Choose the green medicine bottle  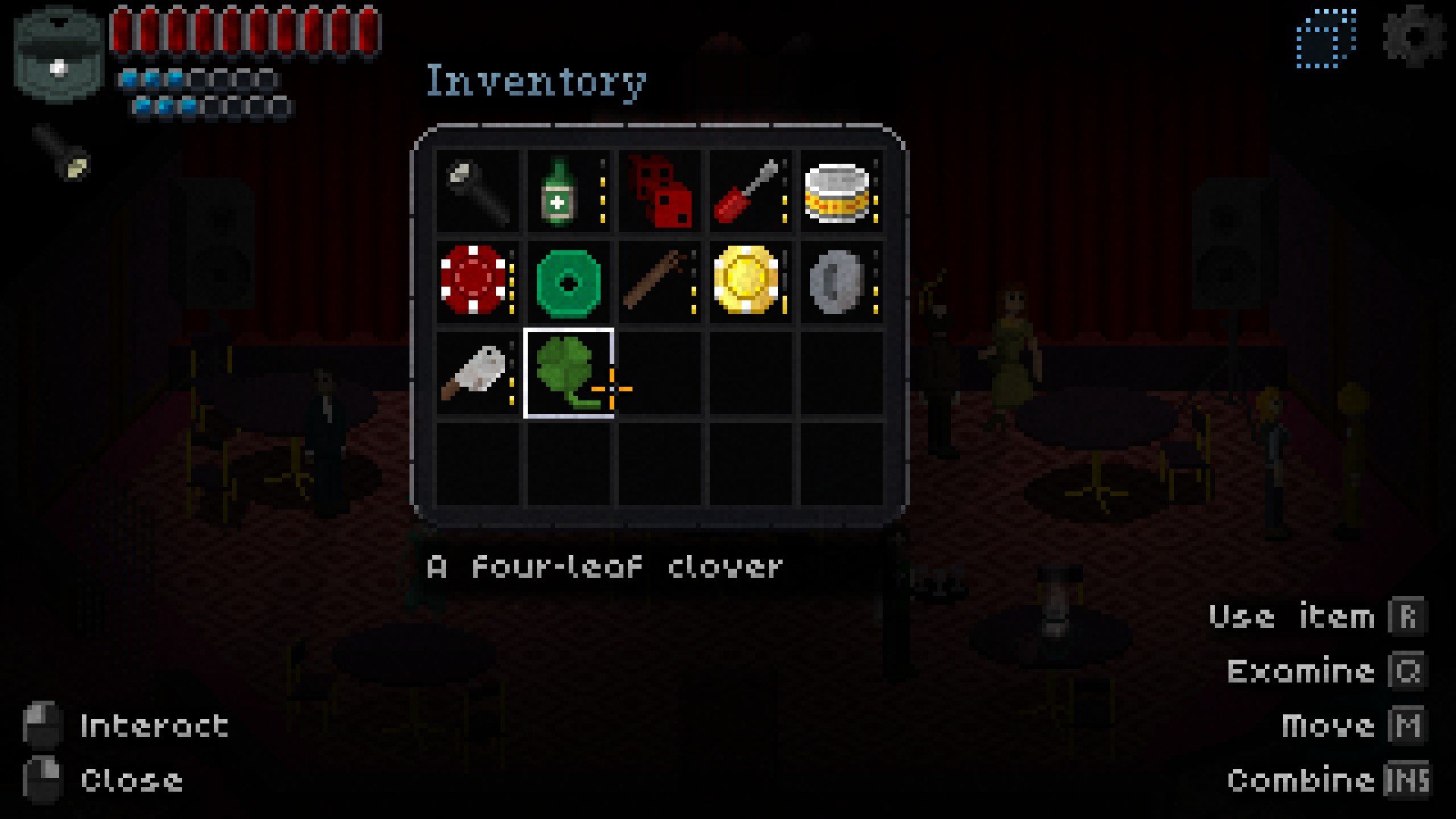(x=561, y=191)
